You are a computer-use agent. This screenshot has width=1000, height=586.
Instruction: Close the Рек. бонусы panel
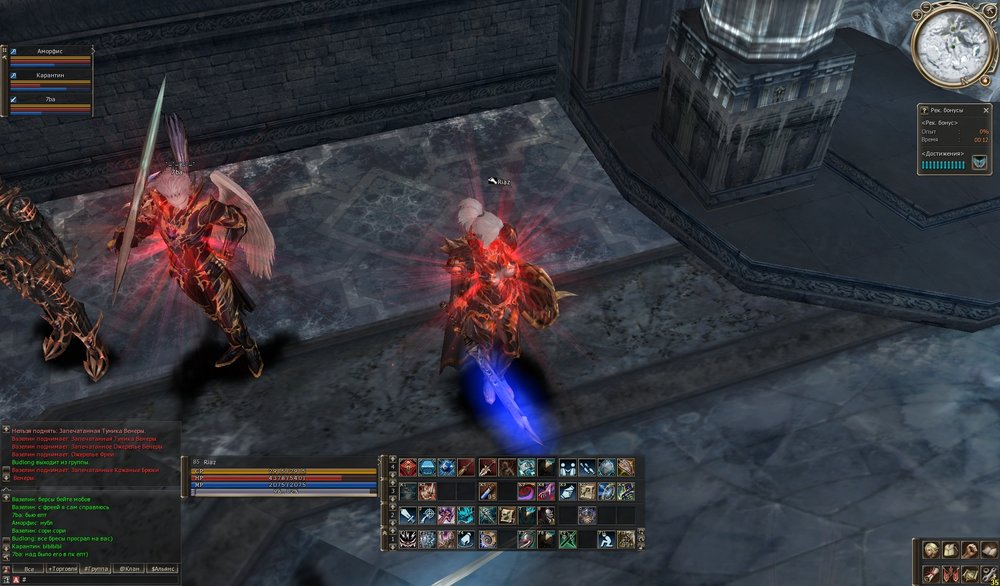pyautogui.click(x=988, y=110)
